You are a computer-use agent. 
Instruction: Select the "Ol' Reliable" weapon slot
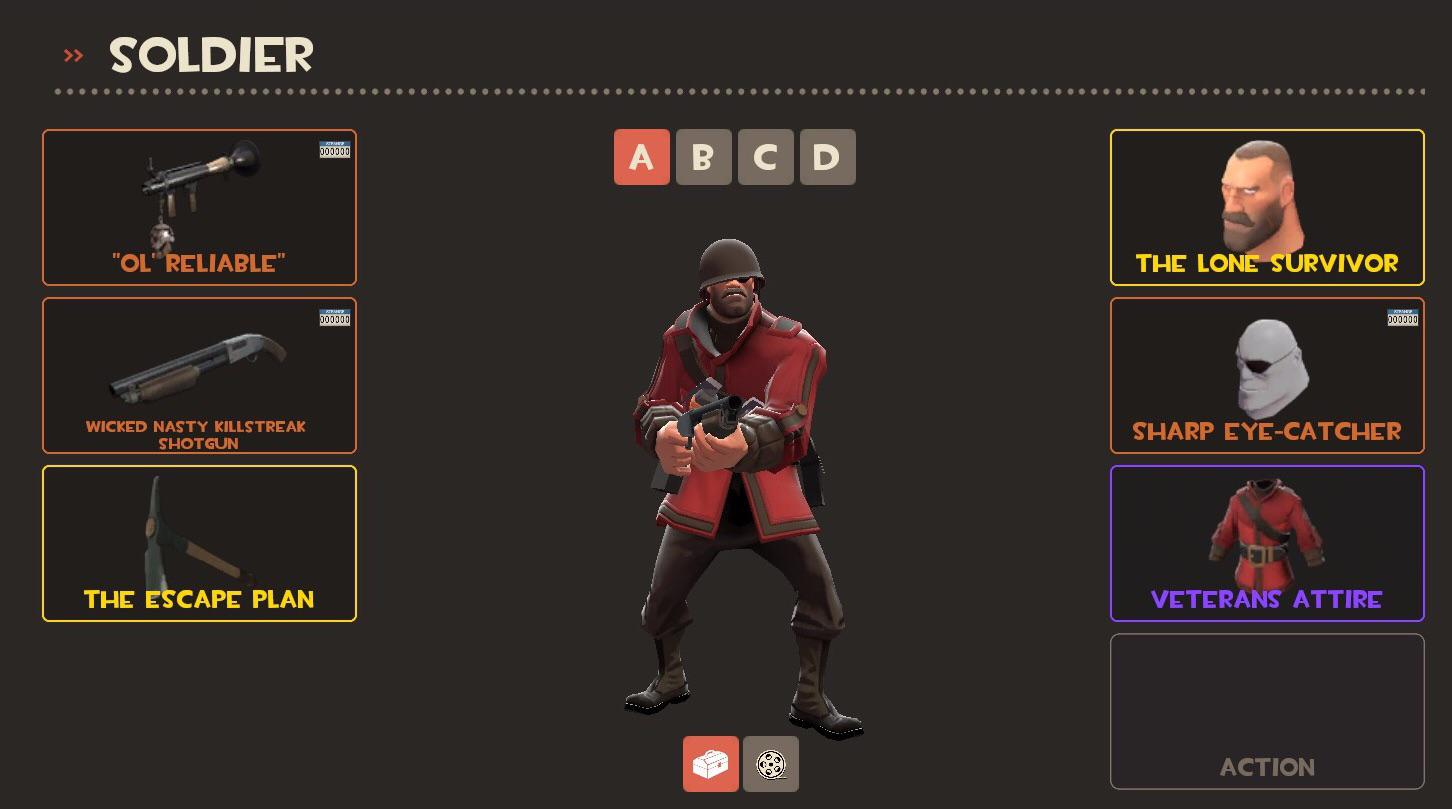point(199,207)
